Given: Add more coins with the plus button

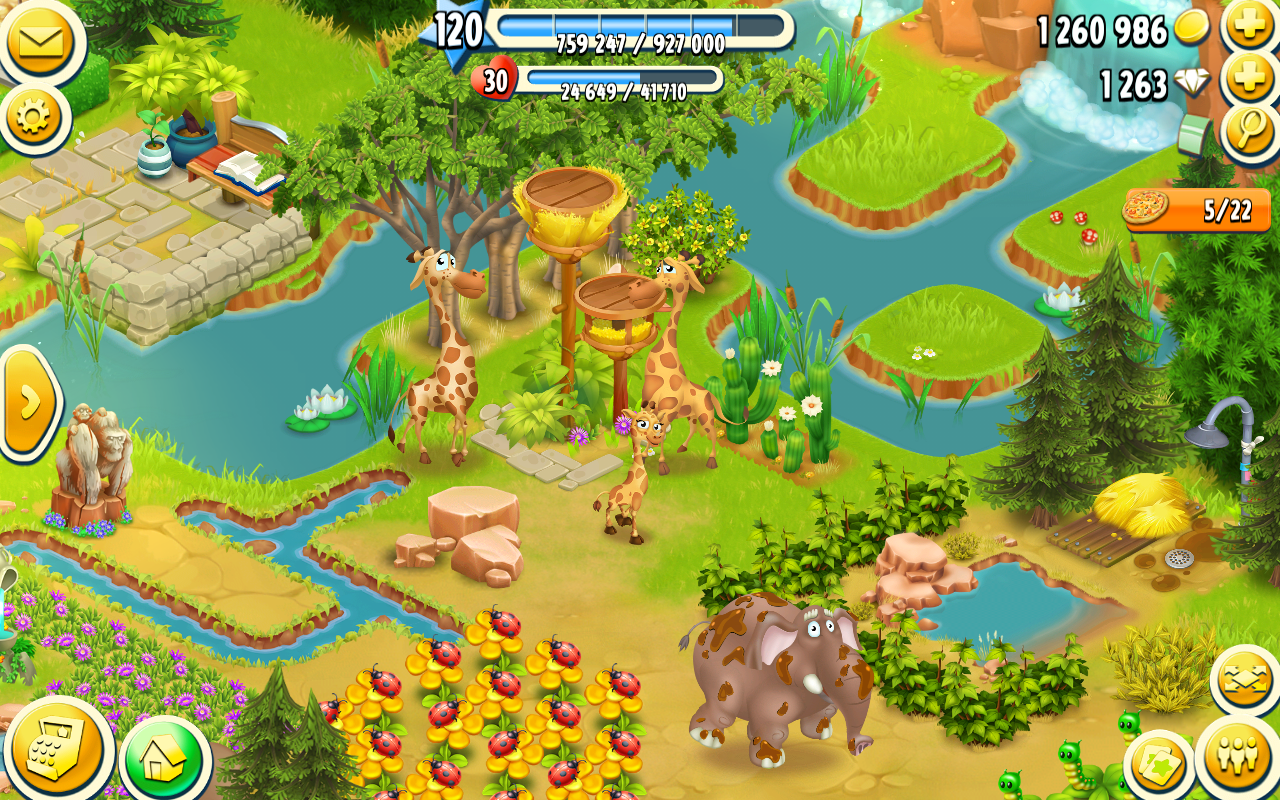Looking at the screenshot, I should click(1250, 27).
